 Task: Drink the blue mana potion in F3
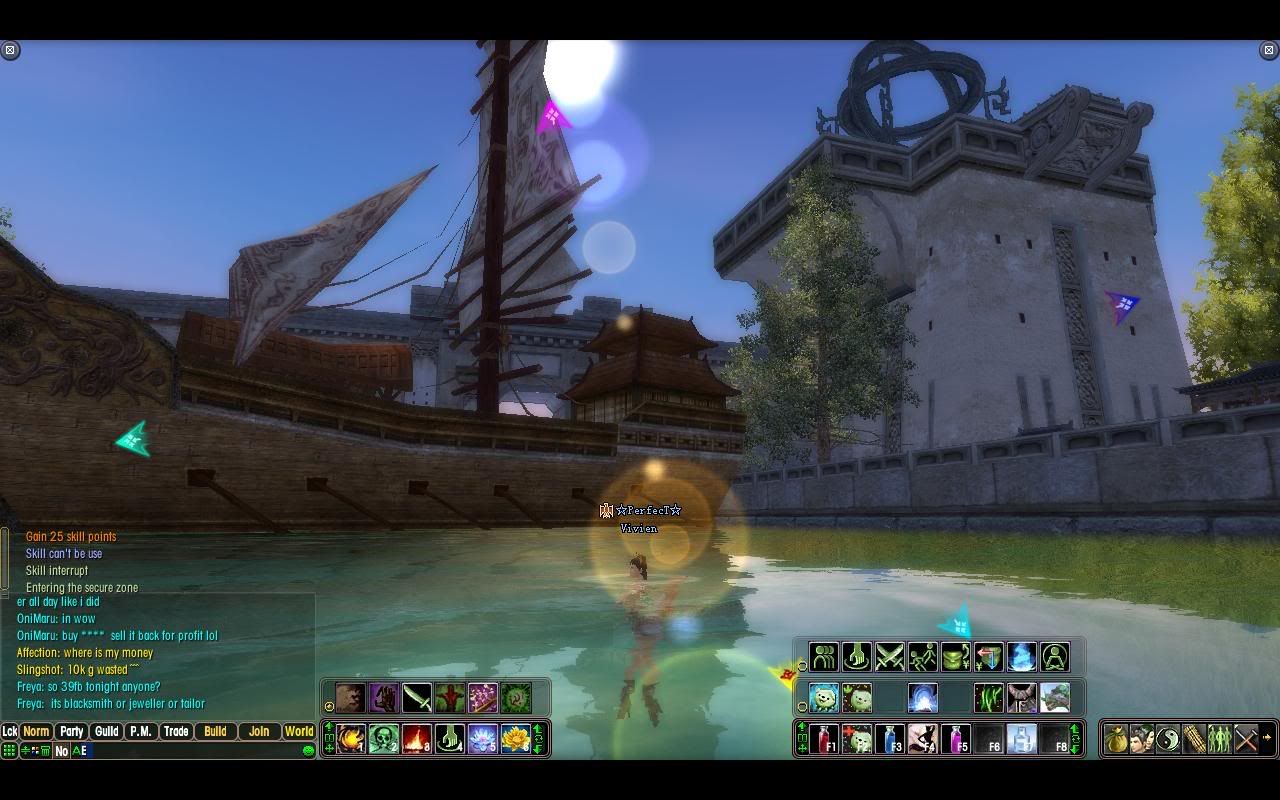[890, 739]
